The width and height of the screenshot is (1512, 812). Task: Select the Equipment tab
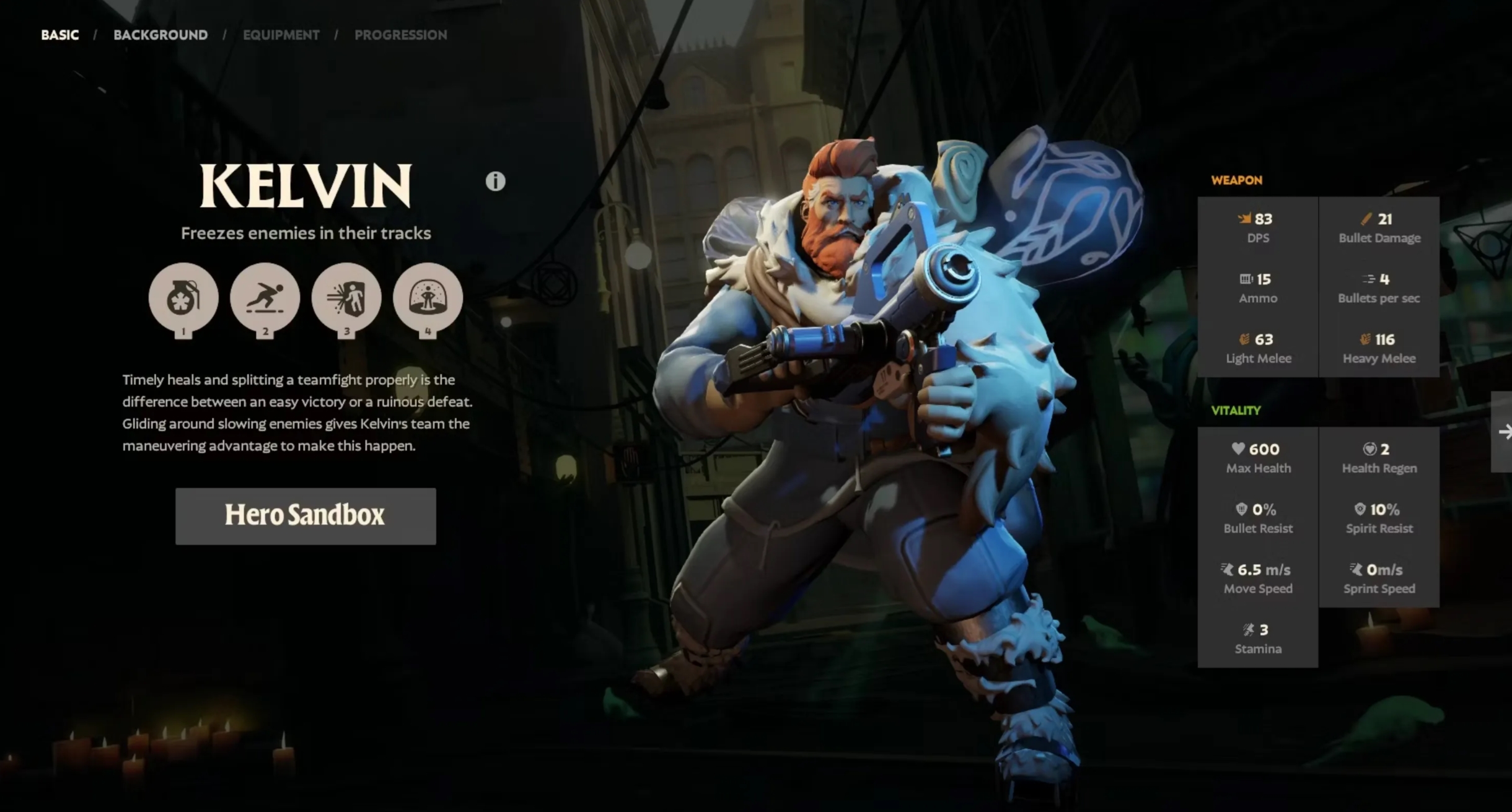[281, 35]
